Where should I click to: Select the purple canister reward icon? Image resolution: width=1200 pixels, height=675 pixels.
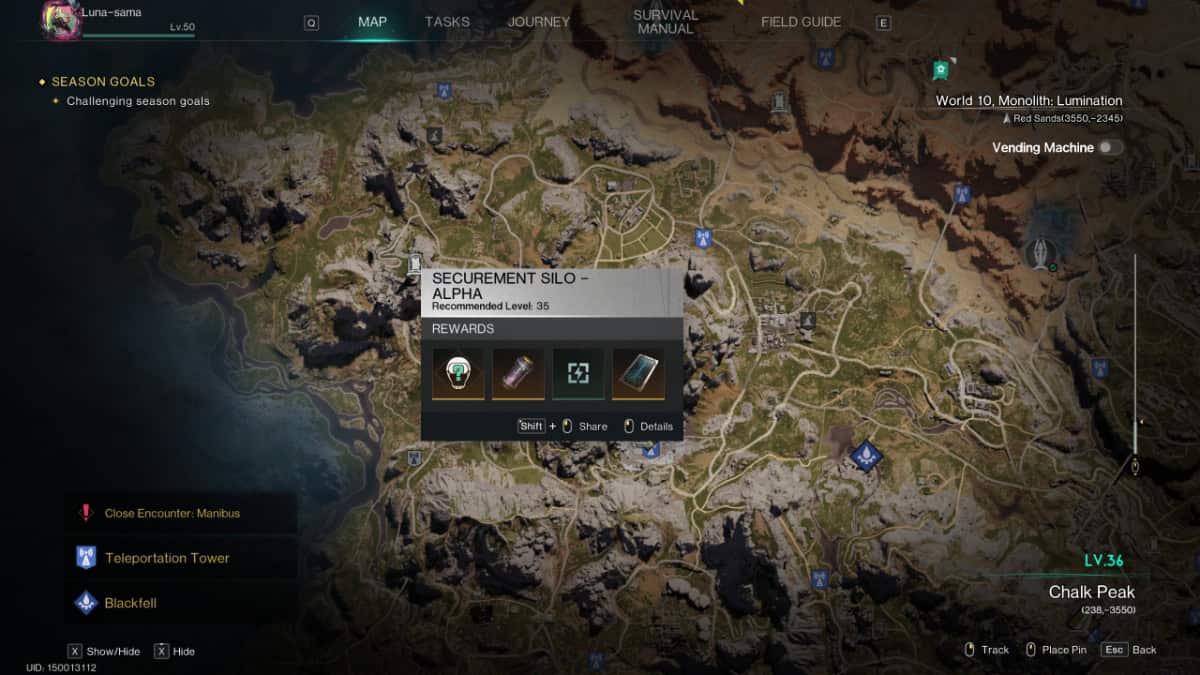click(x=518, y=373)
